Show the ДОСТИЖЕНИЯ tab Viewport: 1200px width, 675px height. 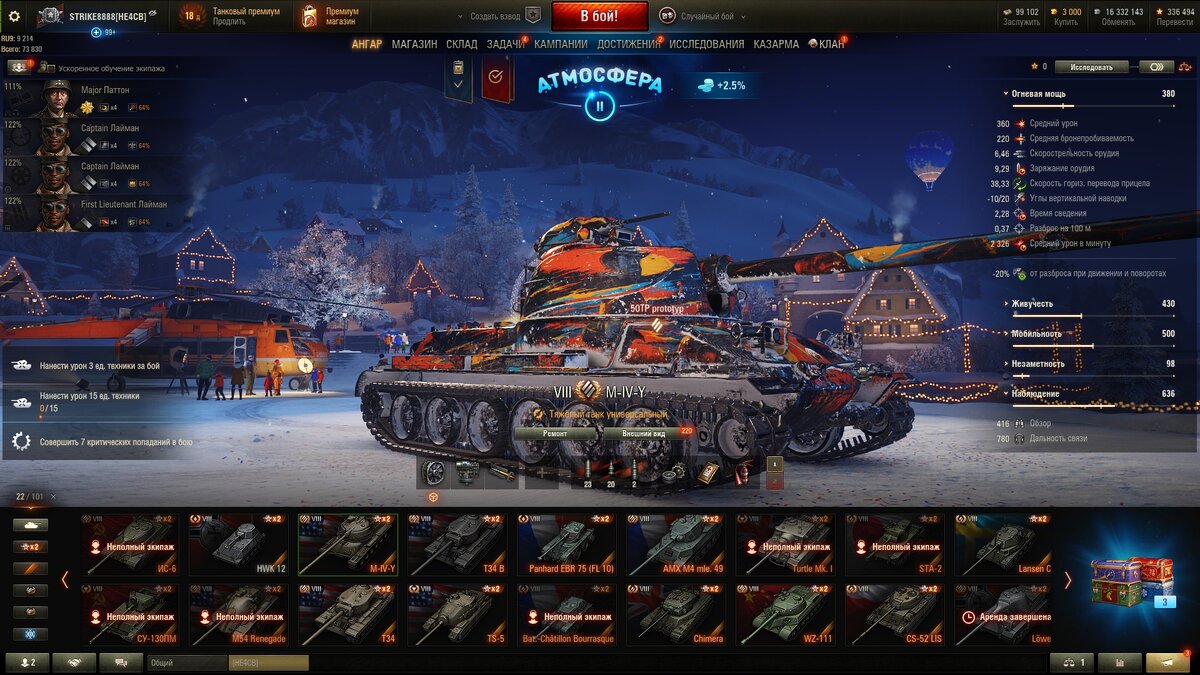(x=628, y=44)
